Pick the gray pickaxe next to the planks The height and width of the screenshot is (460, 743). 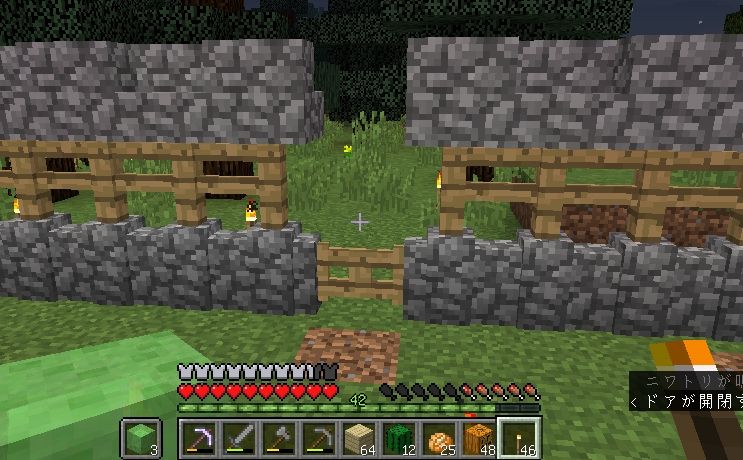pos(318,438)
